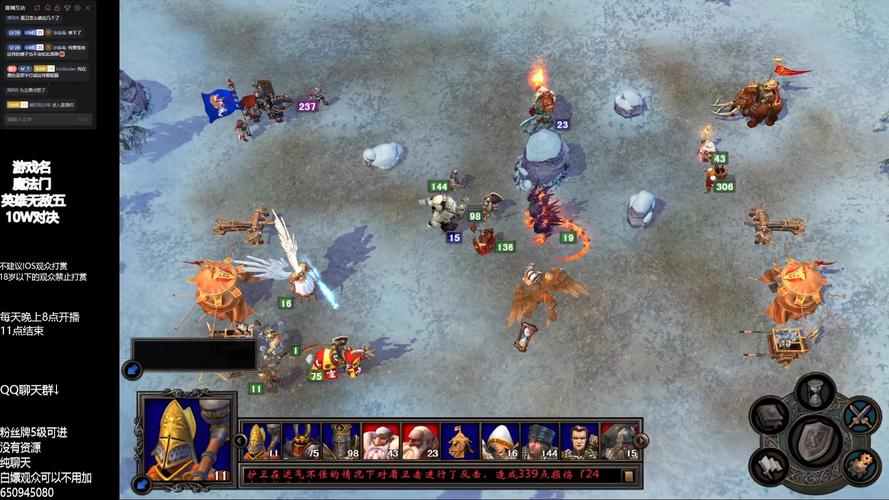The image size is (889, 500).
Task: Choose the Defend shield button
Action: point(815,442)
